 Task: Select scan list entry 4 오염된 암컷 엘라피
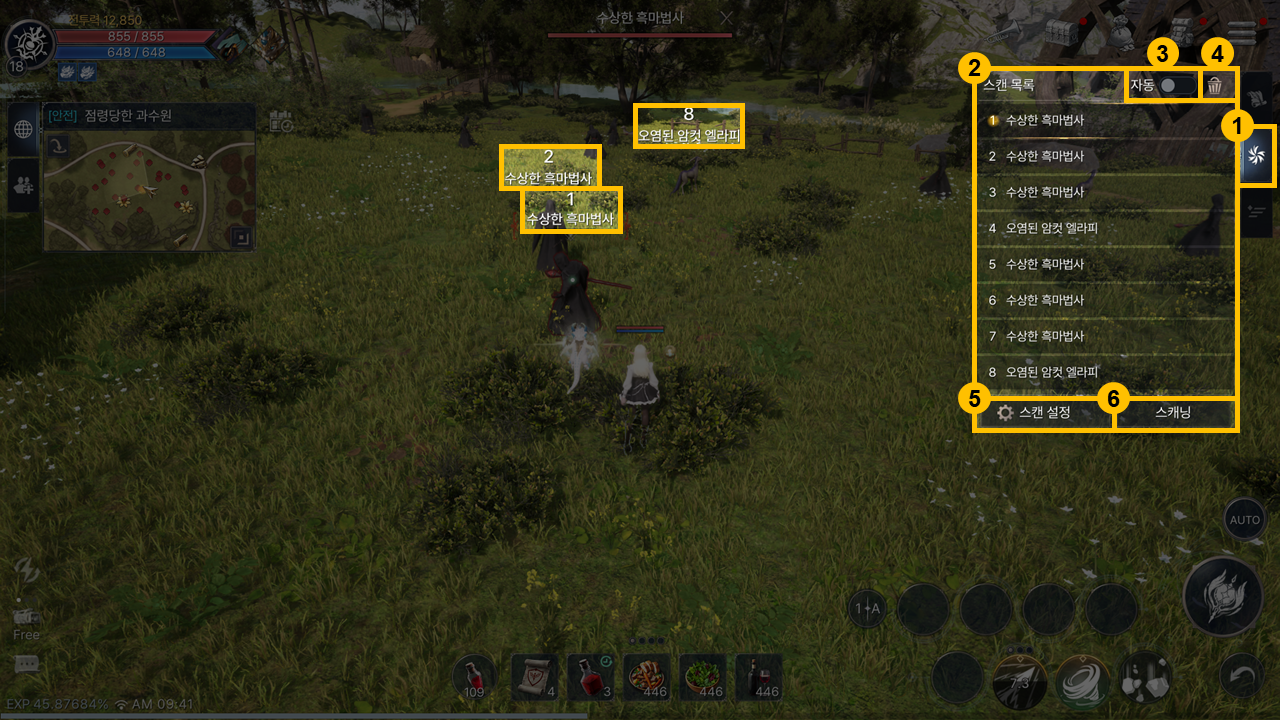point(1052,228)
